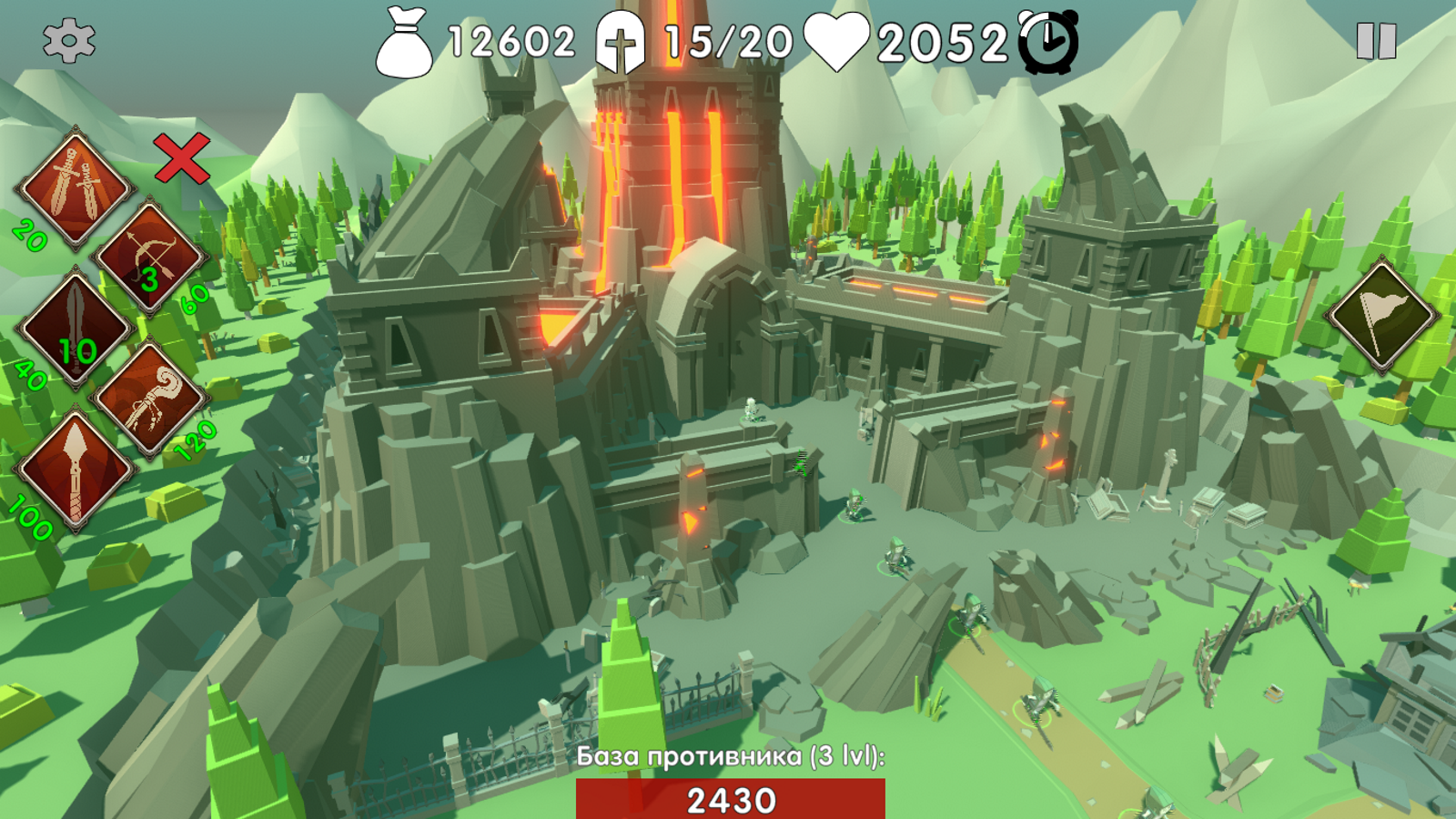Image resolution: width=1456 pixels, height=819 pixels.
Task: Recruit the single blade unit costing 40
Action: [x=76, y=329]
